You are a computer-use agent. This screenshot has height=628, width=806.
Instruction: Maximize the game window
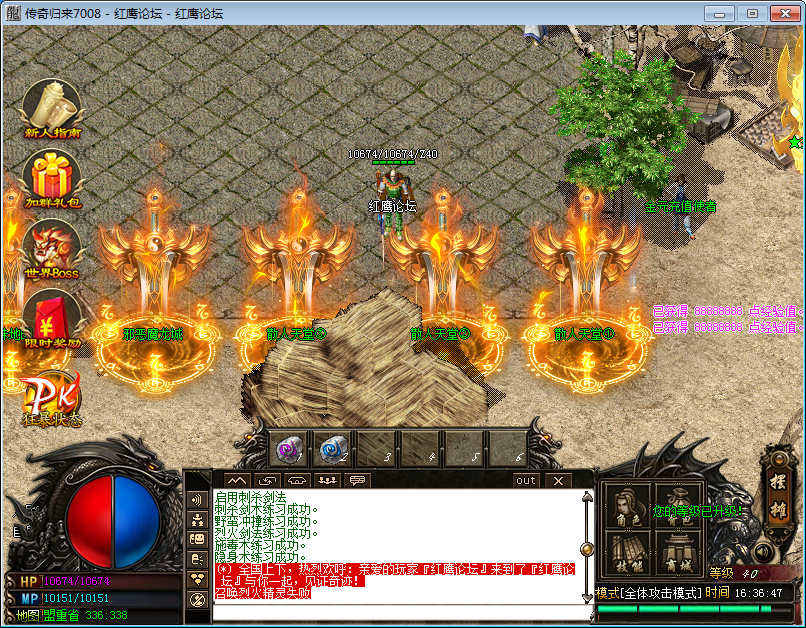coord(752,13)
